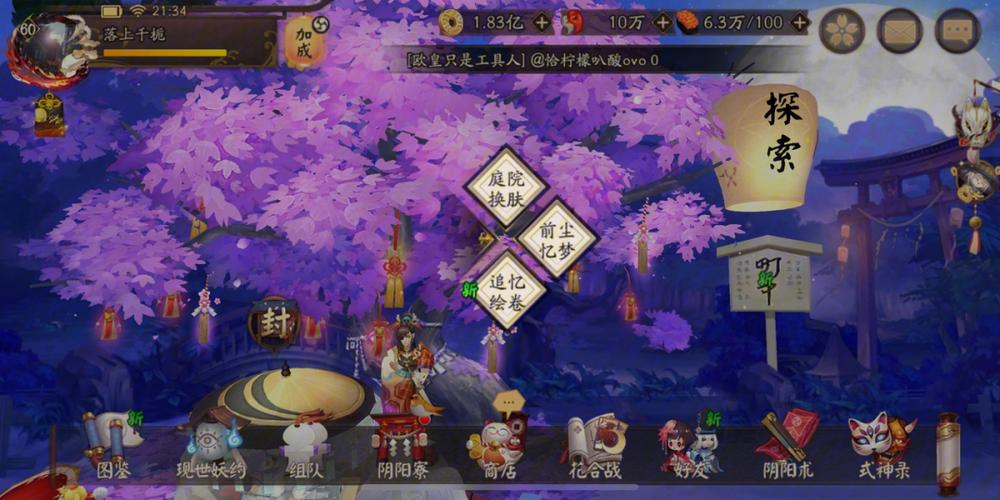Image resolution: width=1000 pixels, height=500 pixels.
Task: Open the 好友 friends list
Action: point(690,447)
